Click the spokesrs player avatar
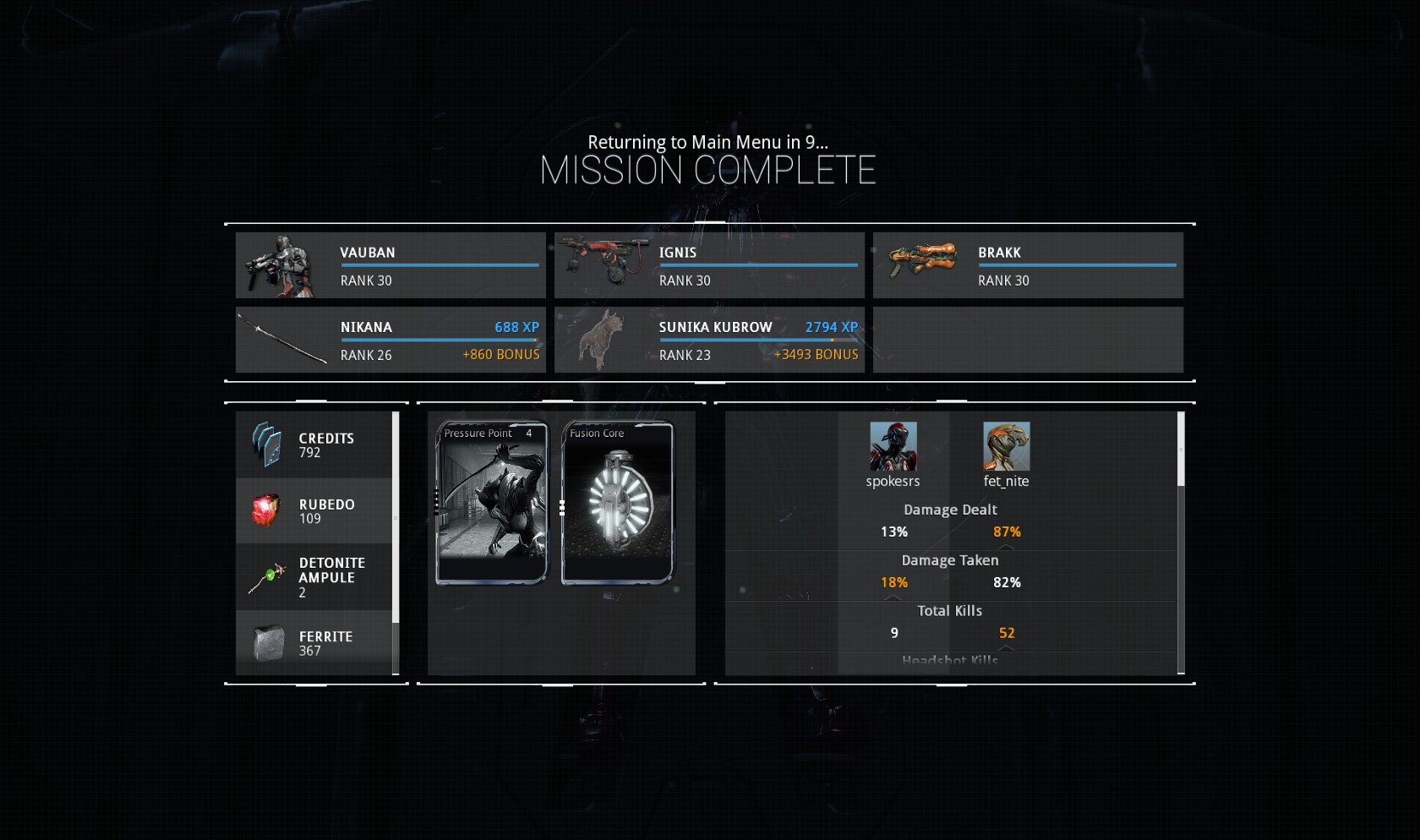Viewport: 1420px width, 840px height. point(893,446)
